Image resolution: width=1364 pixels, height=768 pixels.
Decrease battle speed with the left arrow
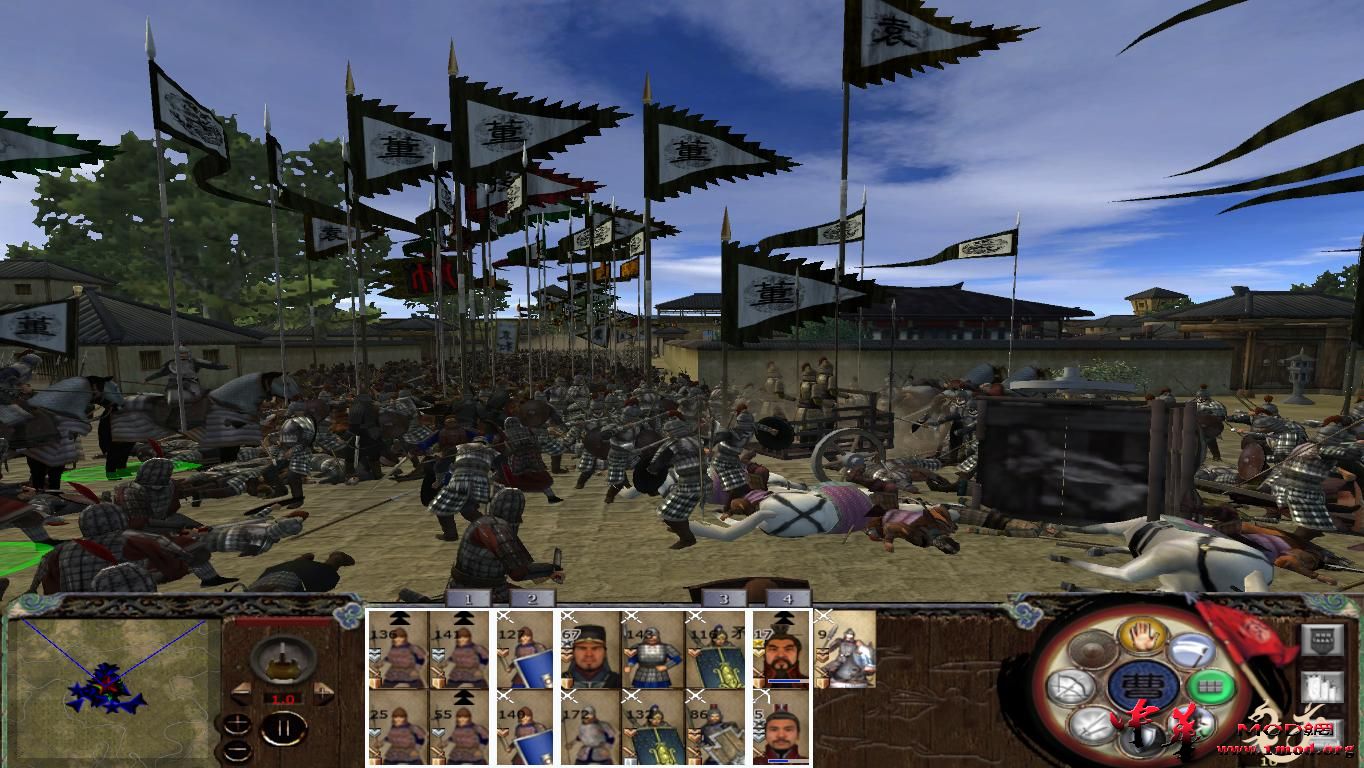click(x=243, y=694)
